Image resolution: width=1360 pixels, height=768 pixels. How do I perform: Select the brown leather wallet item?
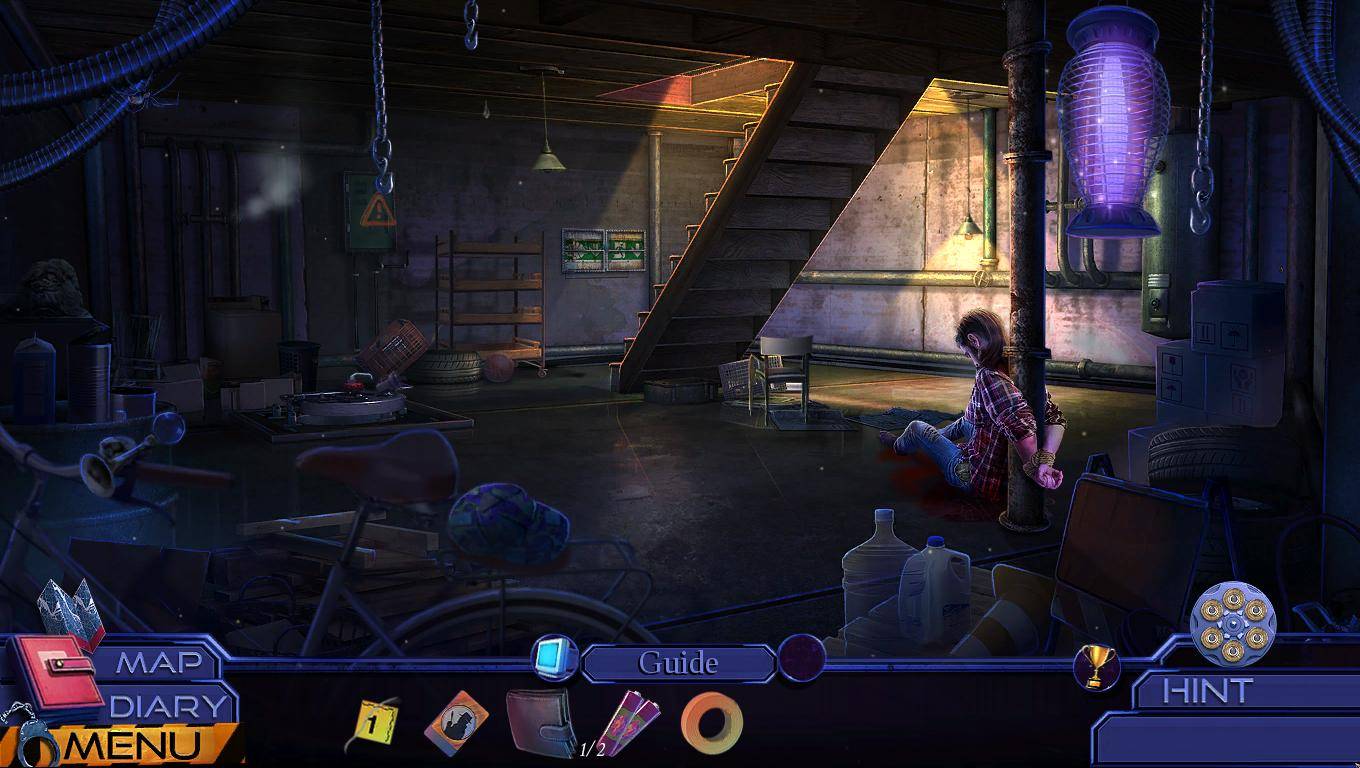click(540, 721)
